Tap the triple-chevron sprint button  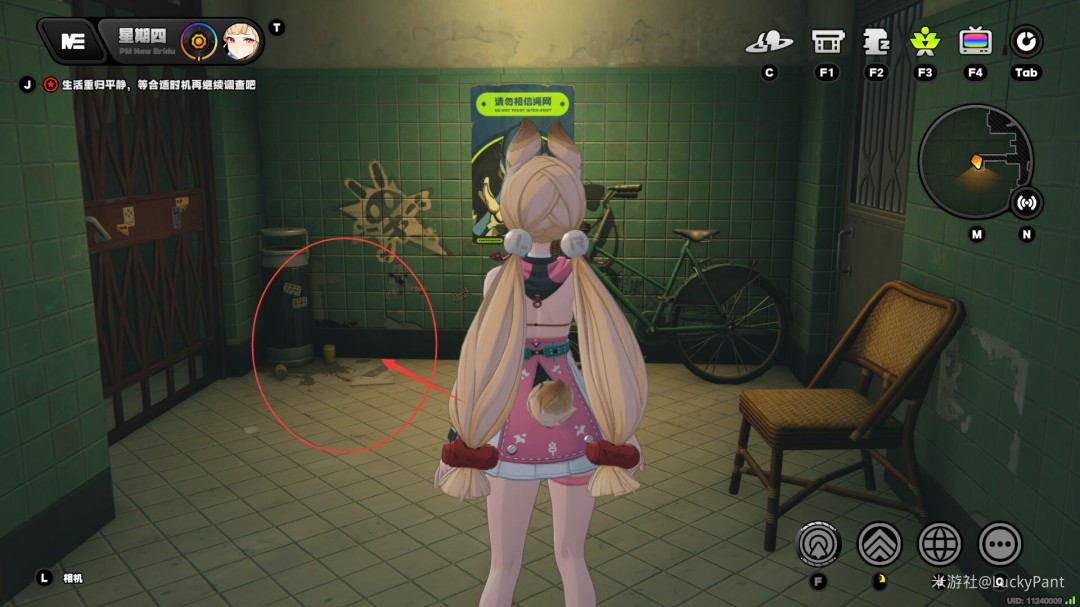(x=880, y=544)
